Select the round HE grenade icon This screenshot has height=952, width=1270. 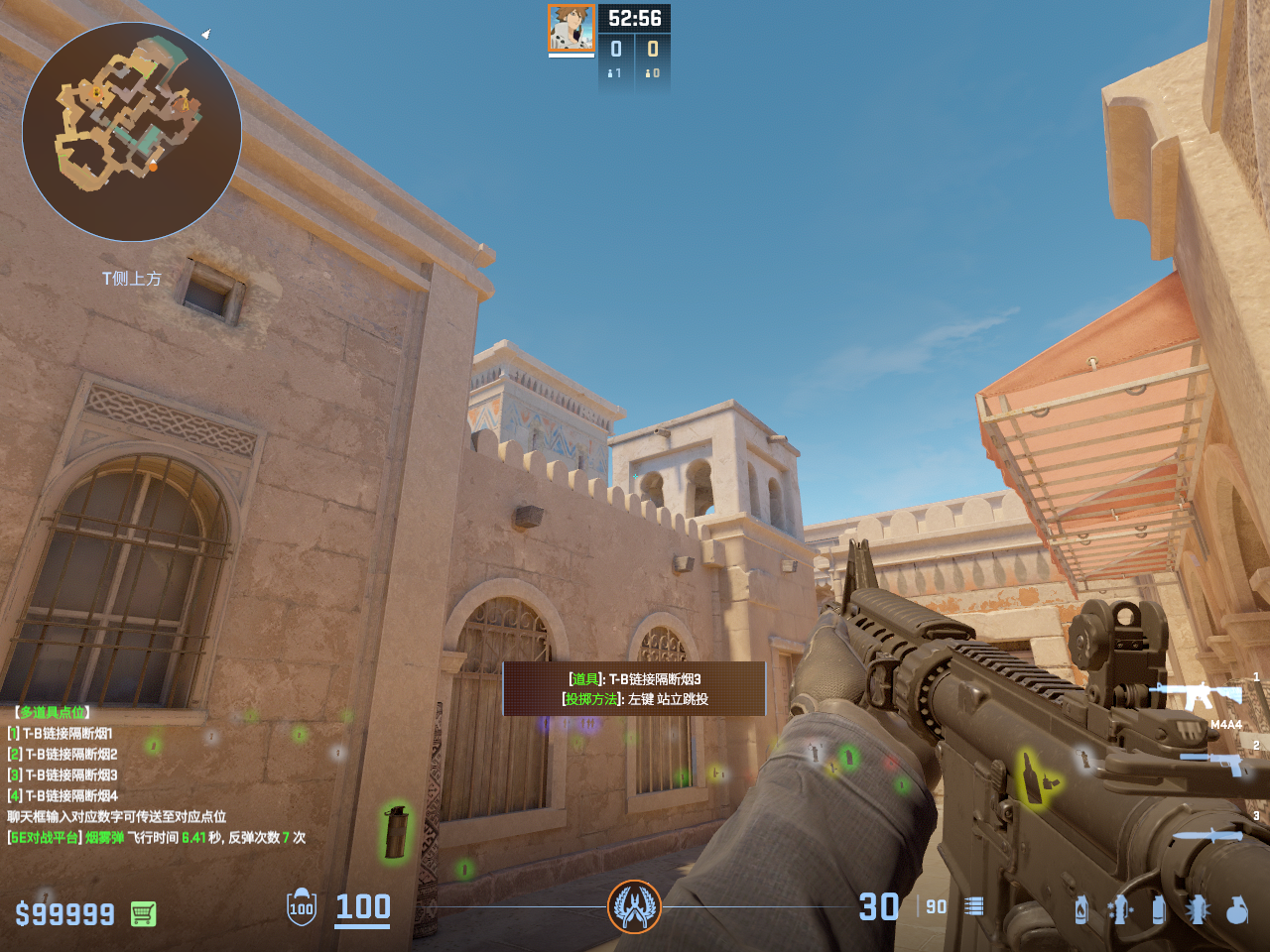[x=1236, y=908]
